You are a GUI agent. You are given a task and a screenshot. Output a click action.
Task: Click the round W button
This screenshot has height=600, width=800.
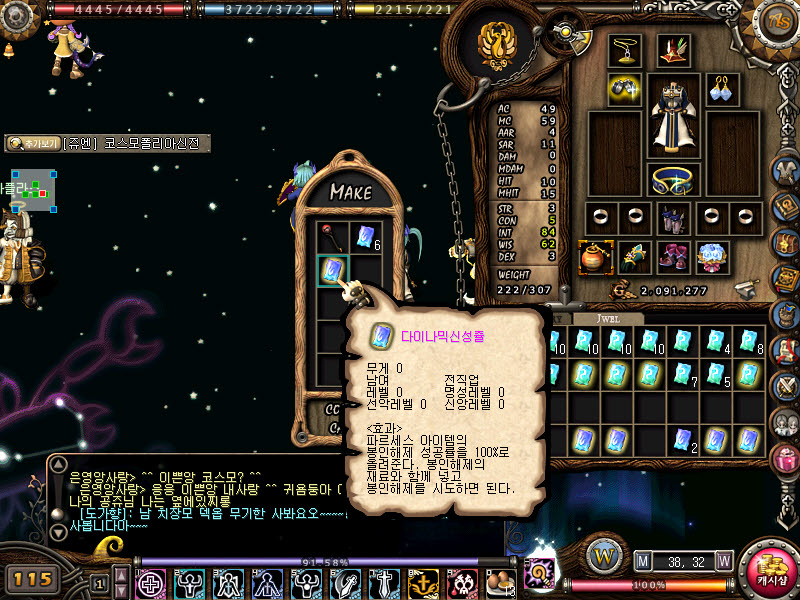(603, 553)
